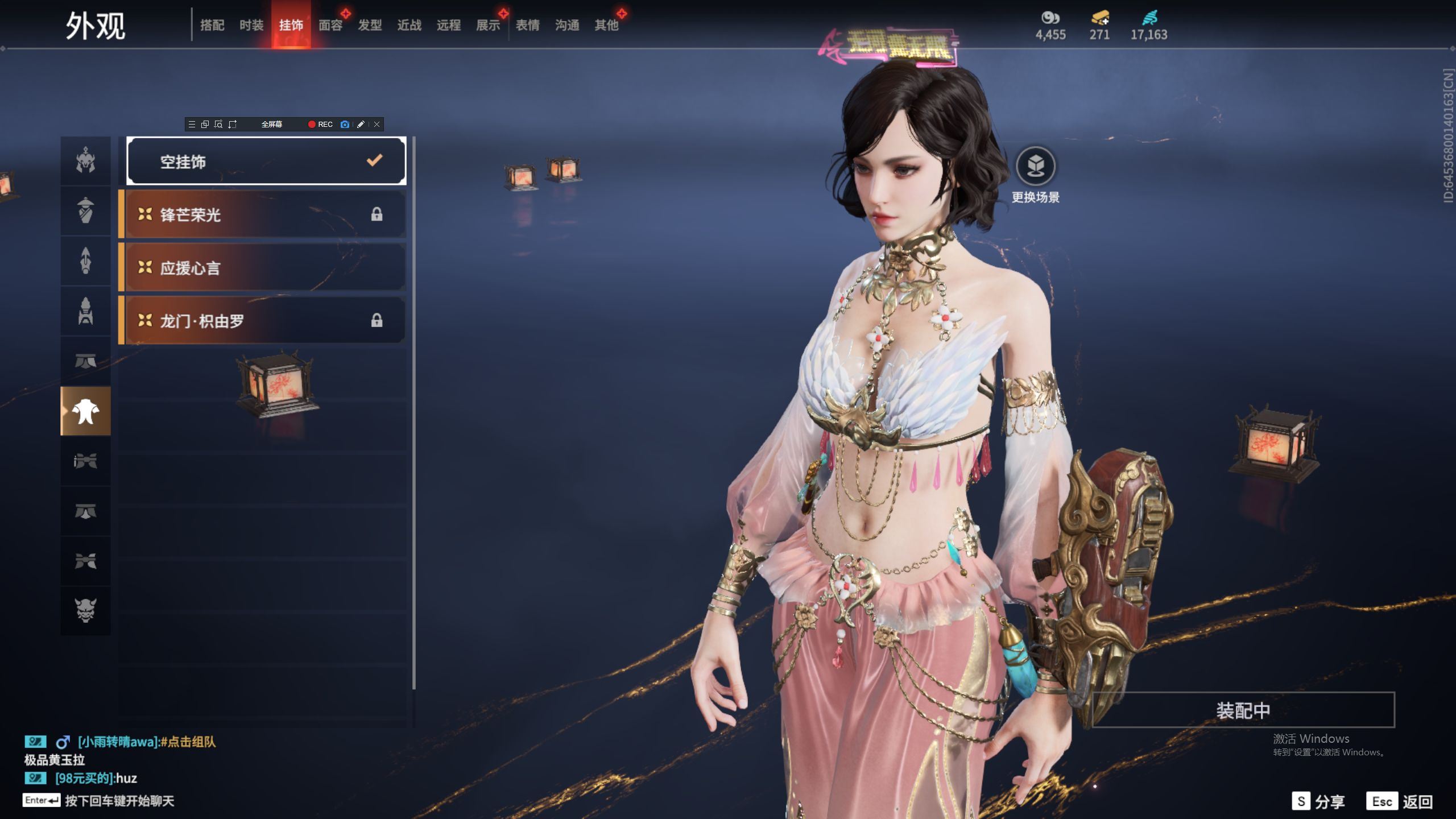Viewport: 1456px width, 819px height.
Task: Start recording with the REC button
Action: 320,125
